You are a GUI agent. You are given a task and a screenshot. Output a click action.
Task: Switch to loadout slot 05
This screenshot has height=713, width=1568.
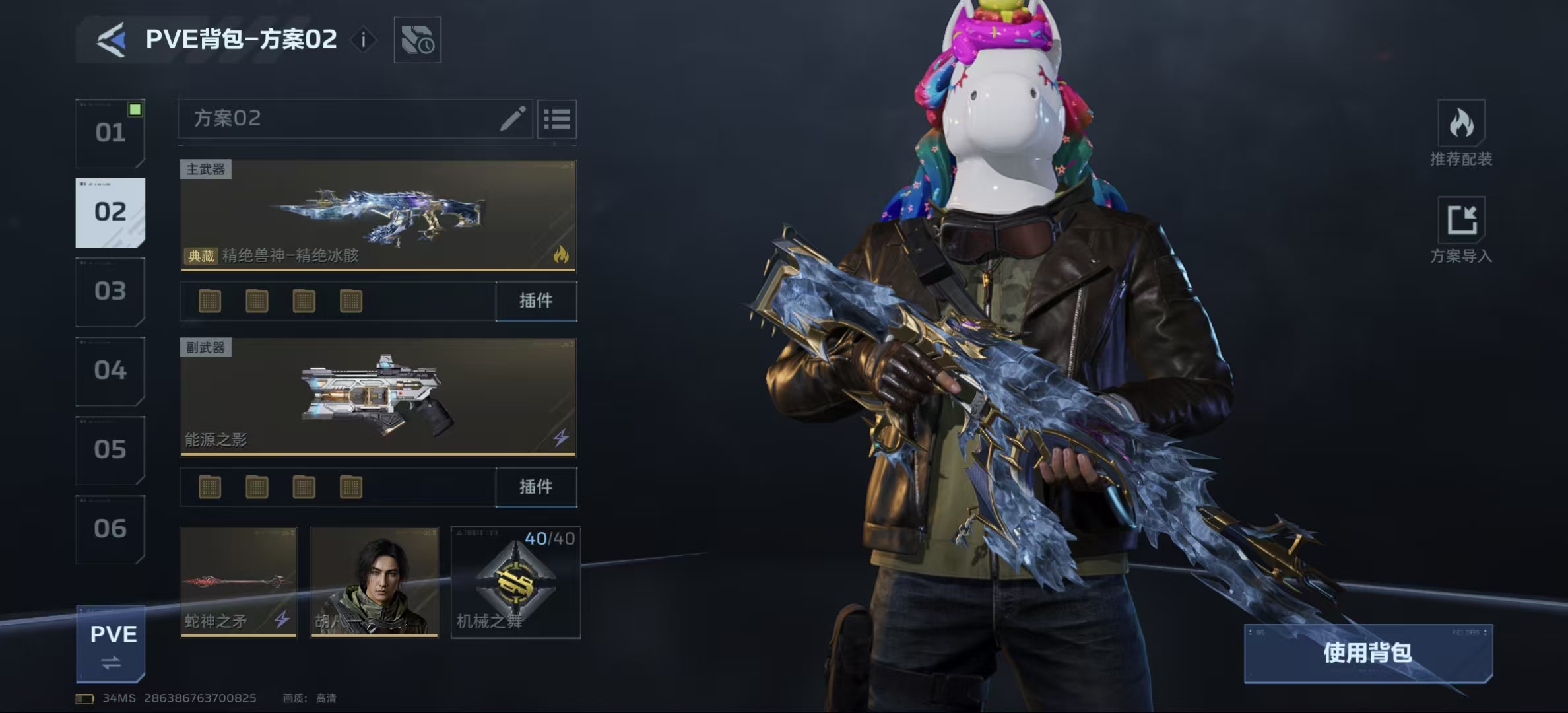tap(110, 450)
